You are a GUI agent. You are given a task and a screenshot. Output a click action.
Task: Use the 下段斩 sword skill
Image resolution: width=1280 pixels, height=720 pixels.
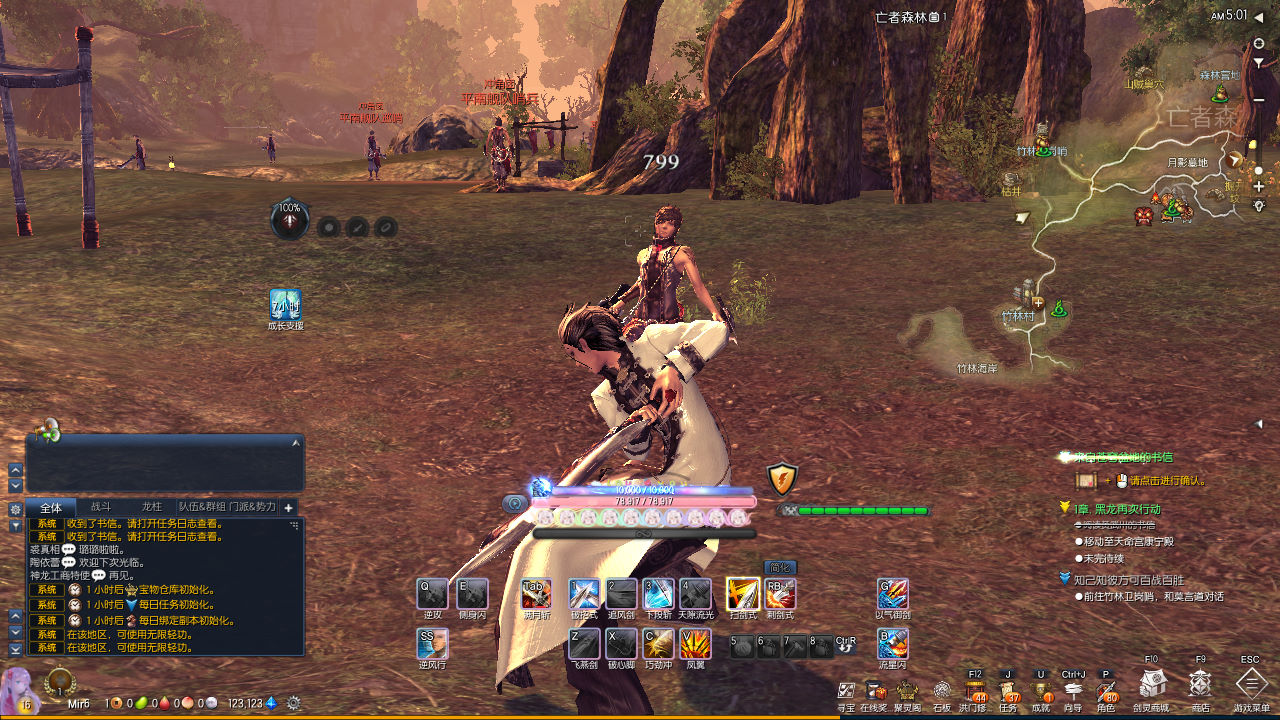pyautogui.click(x=658, y=594)
